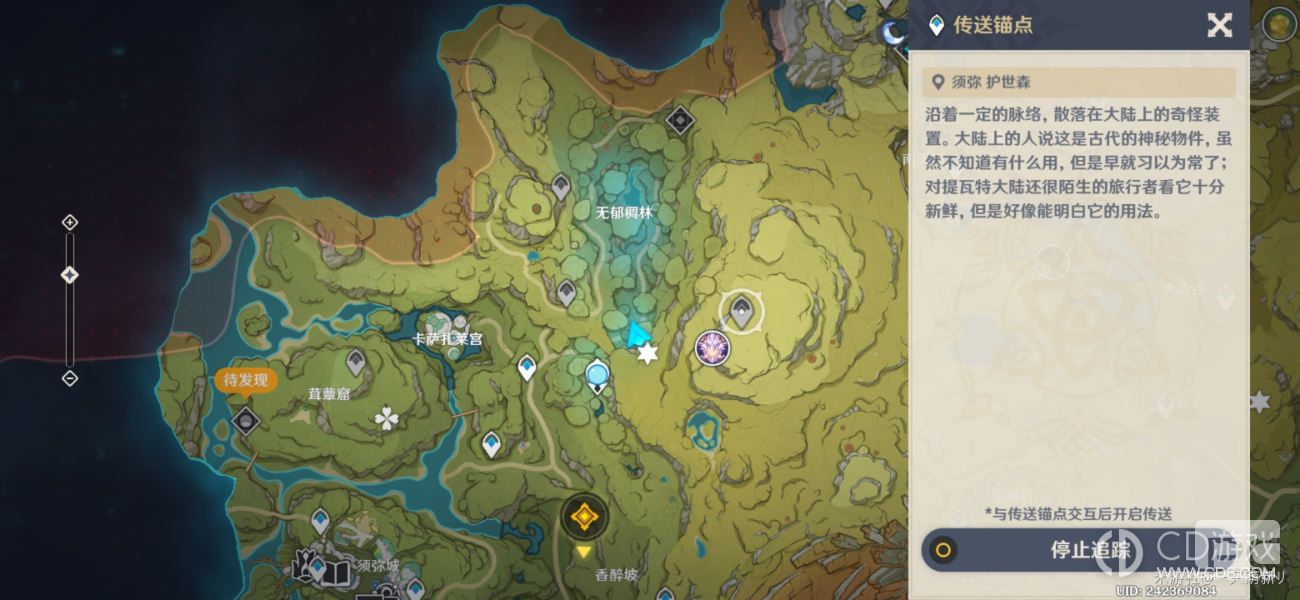Click the map zoom slider handle
Screen dimensions: 1300x600
click(x=69, y=275)
